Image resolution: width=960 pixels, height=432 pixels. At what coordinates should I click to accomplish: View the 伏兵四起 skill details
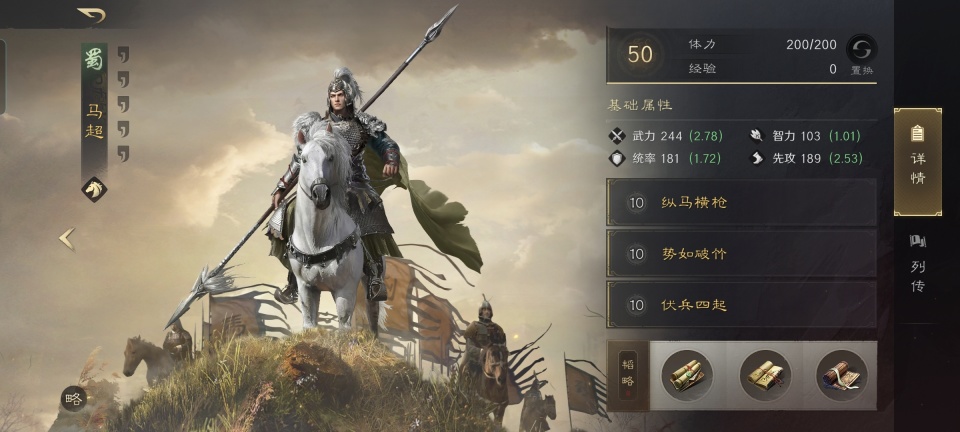click(x=741, y=305)
